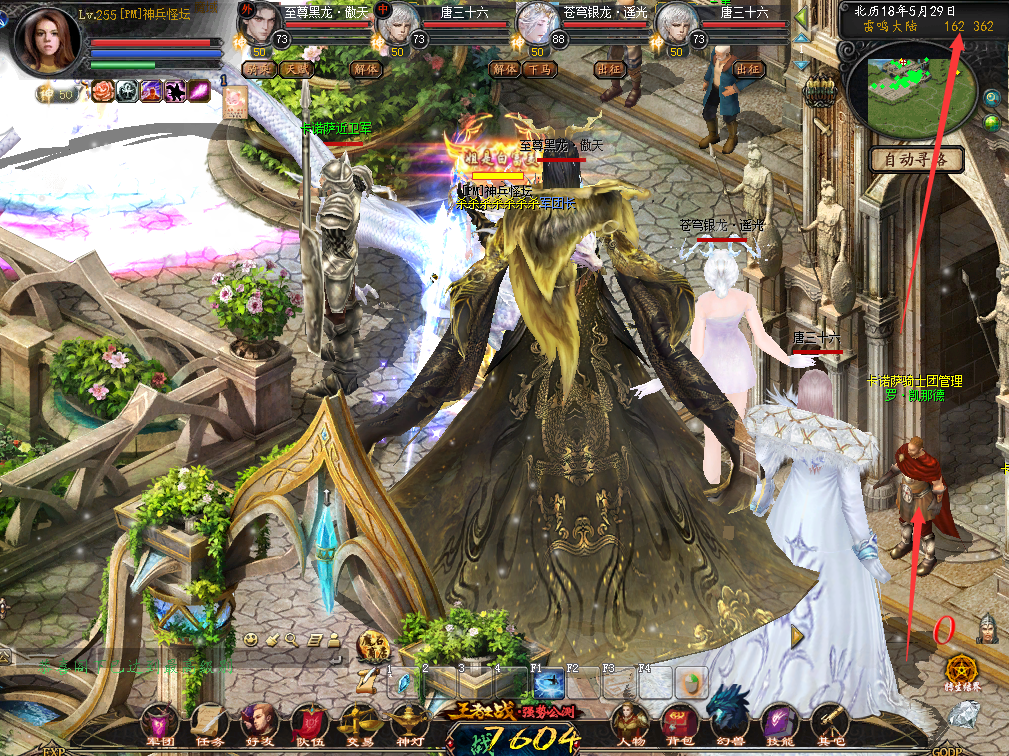Viewport: 1009px width, 756px height.
Task: Click the 下马 (Dismount) button
Action: coord(541,69)
